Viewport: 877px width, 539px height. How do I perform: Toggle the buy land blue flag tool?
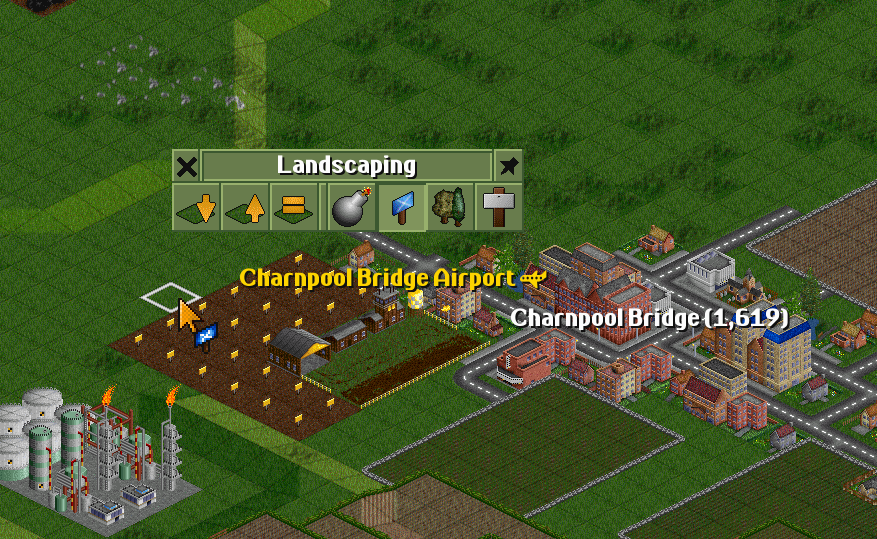(402, 207)
